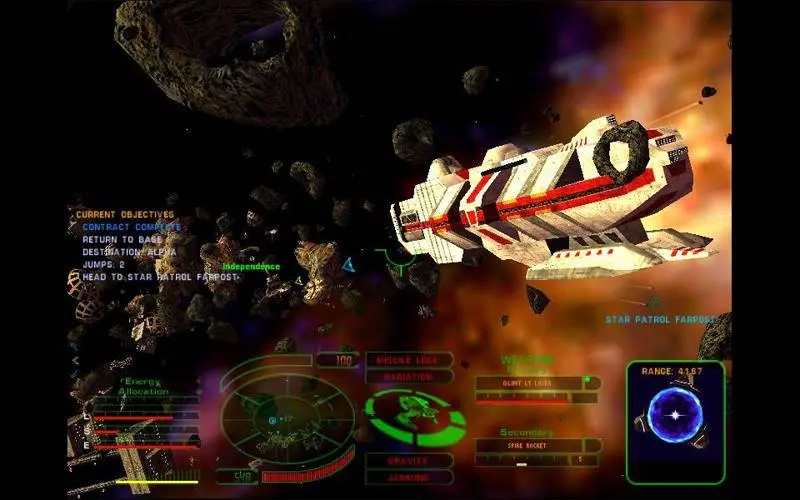800x500 pixels.
Task: Click the Radiation warning indicator
Action: [408, 376]
